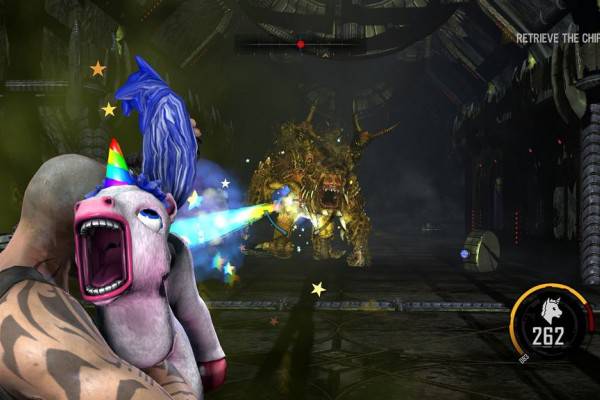This screenshot has width=600, height=400.
Task: Select the Retrieve the Chip objective tracker
Action: click(557, 38)
